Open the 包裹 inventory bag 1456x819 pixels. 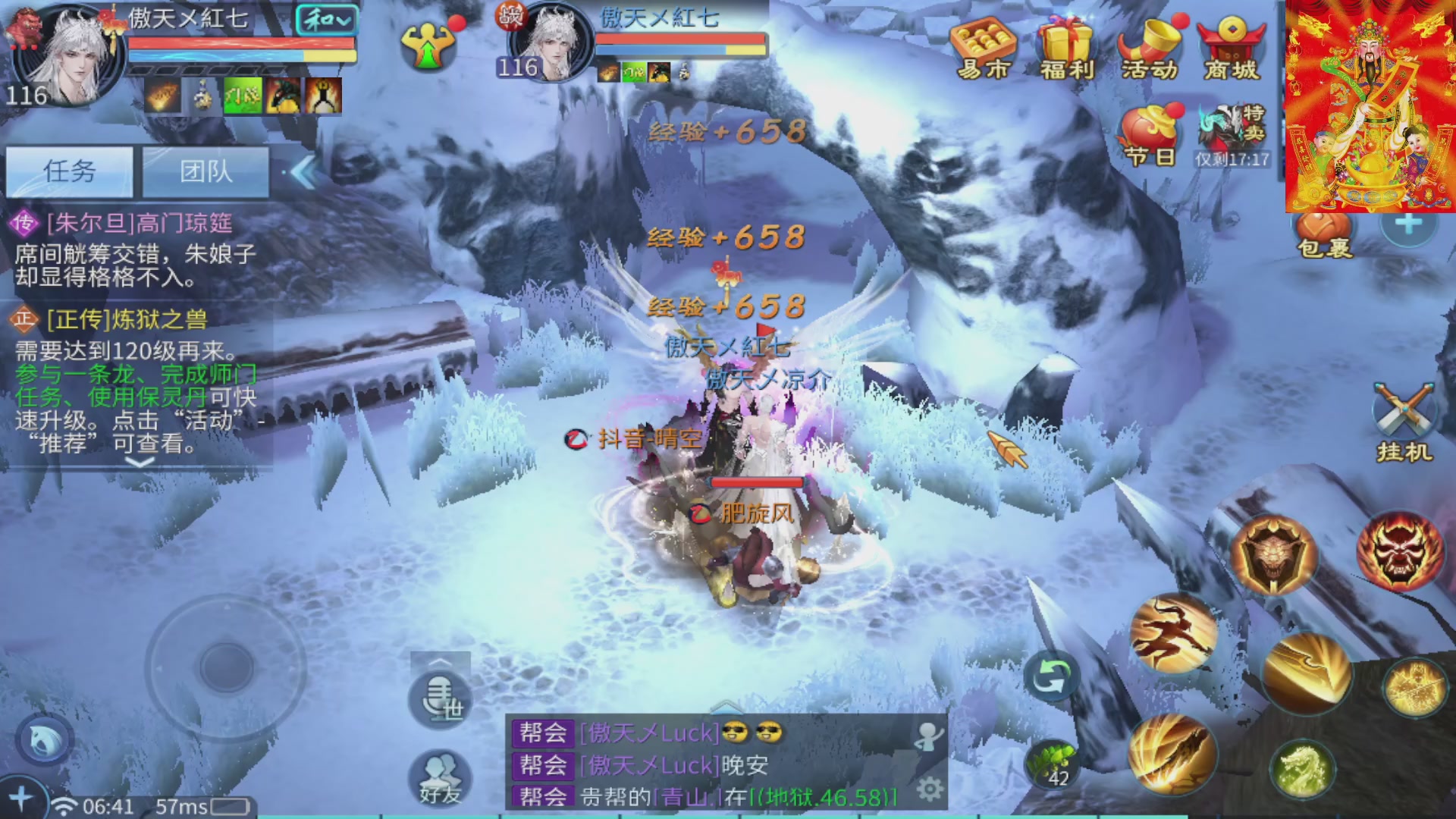point(1324,235)
